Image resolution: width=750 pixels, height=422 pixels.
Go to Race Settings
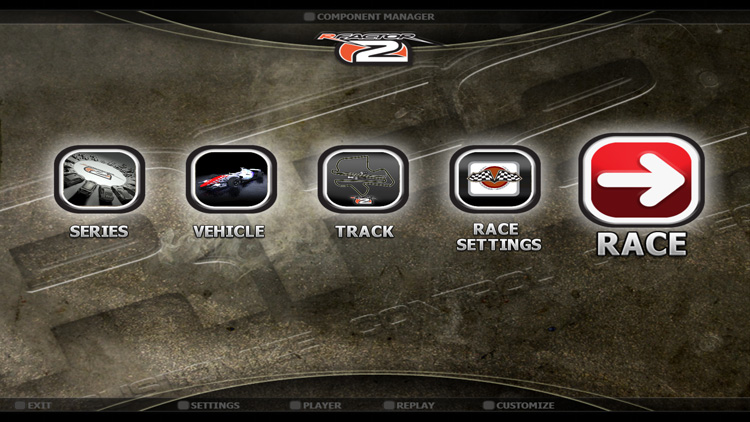(x=497, y=180)
